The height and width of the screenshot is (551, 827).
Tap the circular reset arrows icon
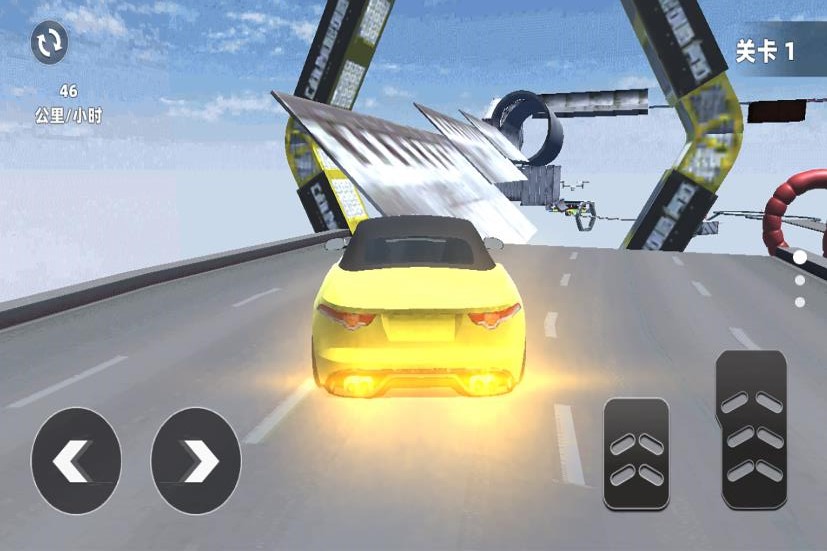(x=49, y=43)
